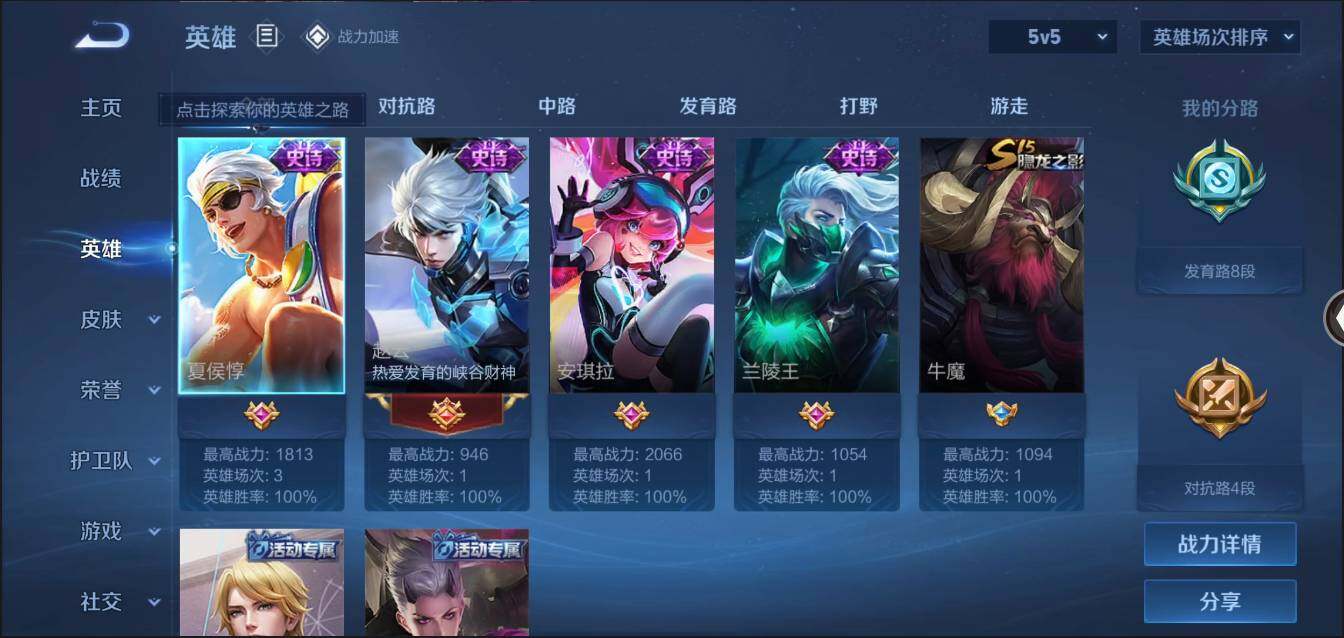1344x638 pixels.
Task: Pick the 兰陵王 hero card
Action: pyautogui.click(x=817, y=265)
